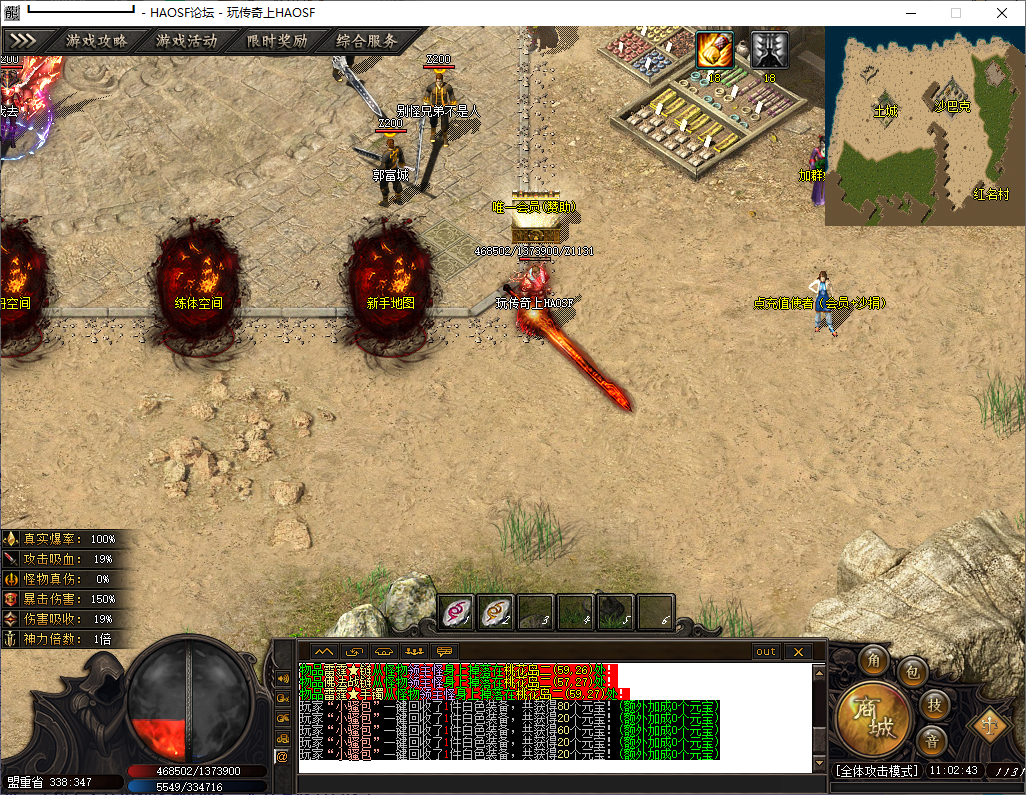Open the 限时奖励 menu
Image resolution: width=1026 pixels, height=795 pixels.
[277, 41]
